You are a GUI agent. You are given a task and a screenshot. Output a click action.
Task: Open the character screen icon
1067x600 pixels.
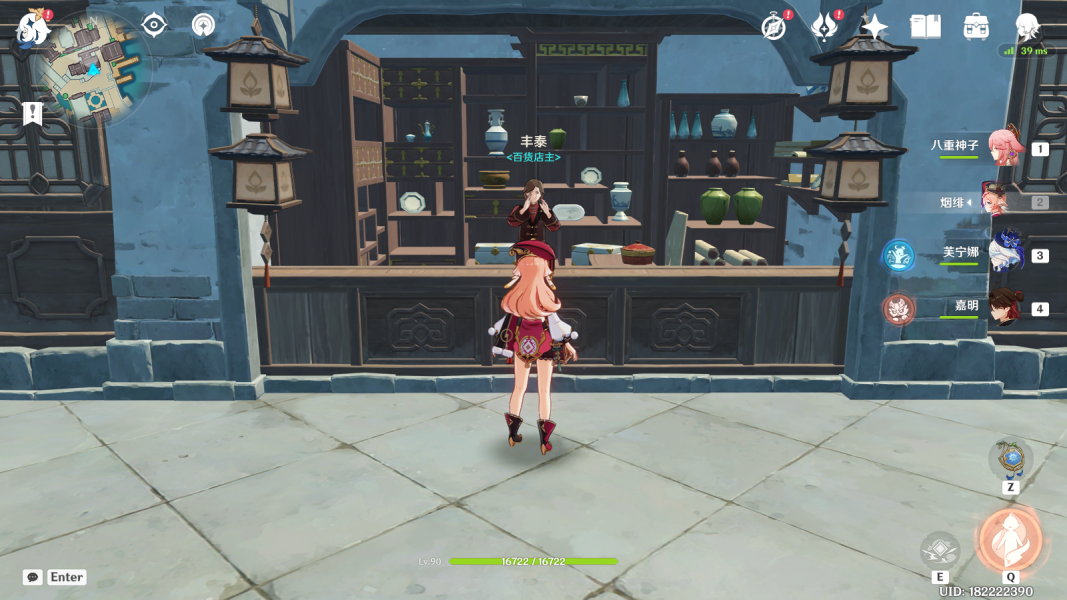pyautogui.click(x=1027, y=27)
